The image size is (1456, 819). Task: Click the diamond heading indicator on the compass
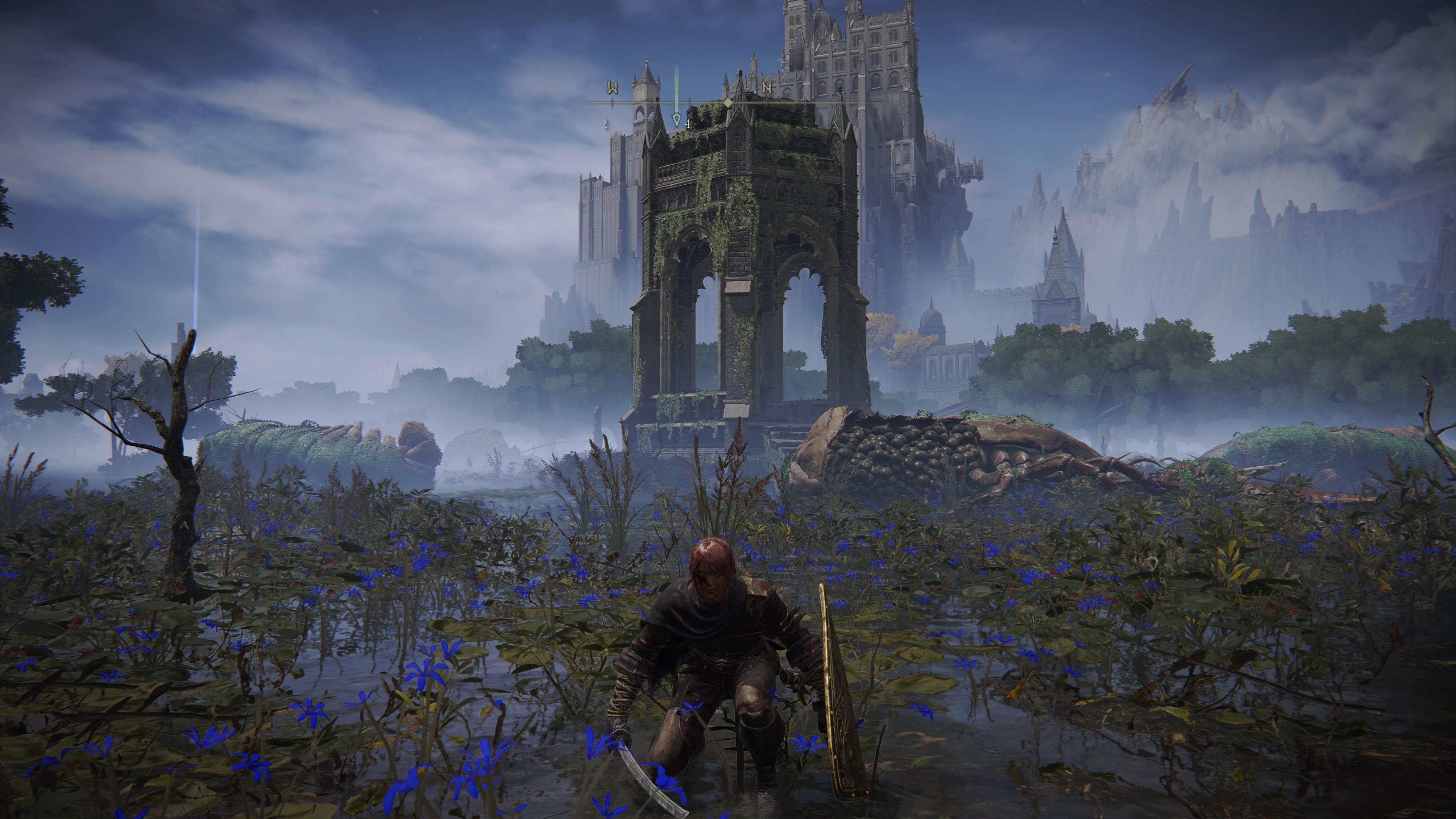pyautogui.click(x=728, y=102)
